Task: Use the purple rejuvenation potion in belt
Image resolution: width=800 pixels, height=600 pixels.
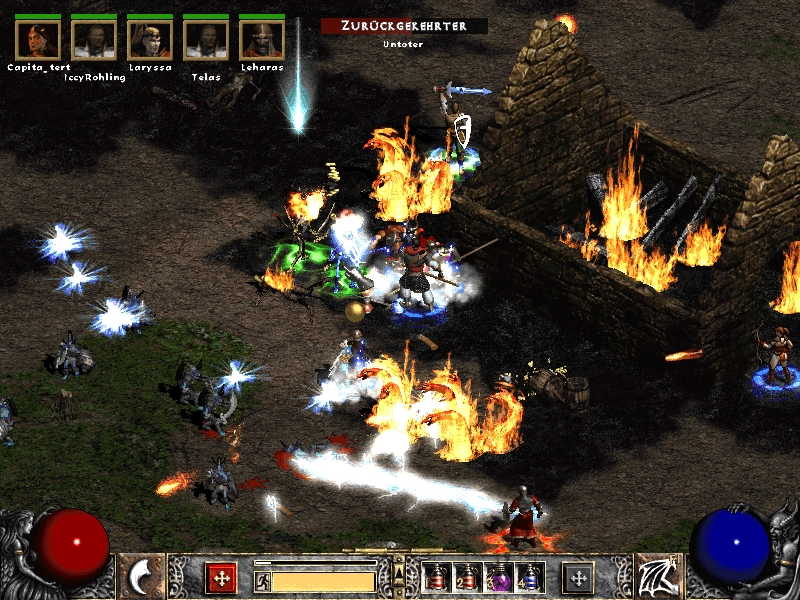Action: (497, 577)
